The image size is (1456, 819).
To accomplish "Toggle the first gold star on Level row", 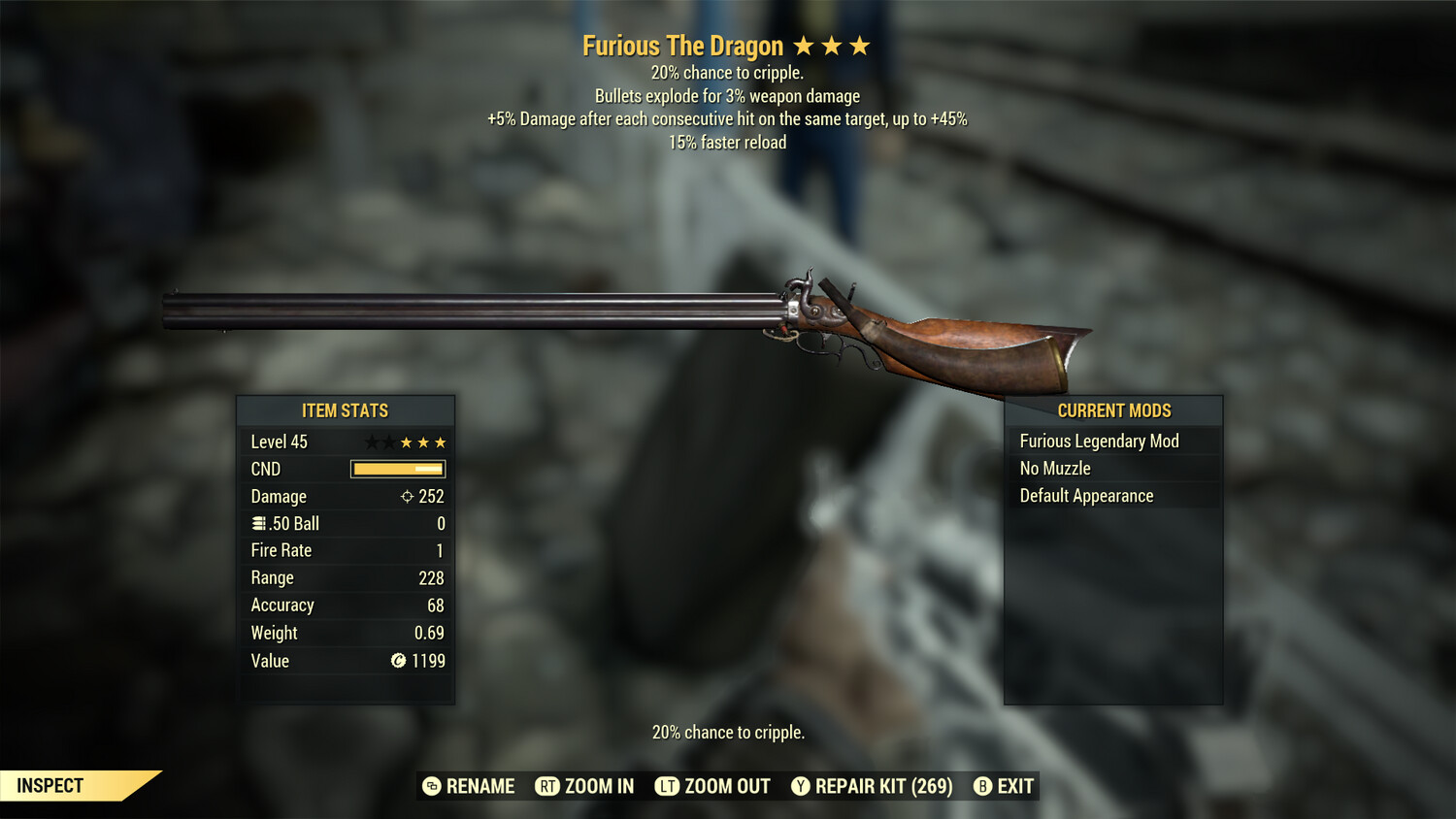I will [x=406, y=442].
